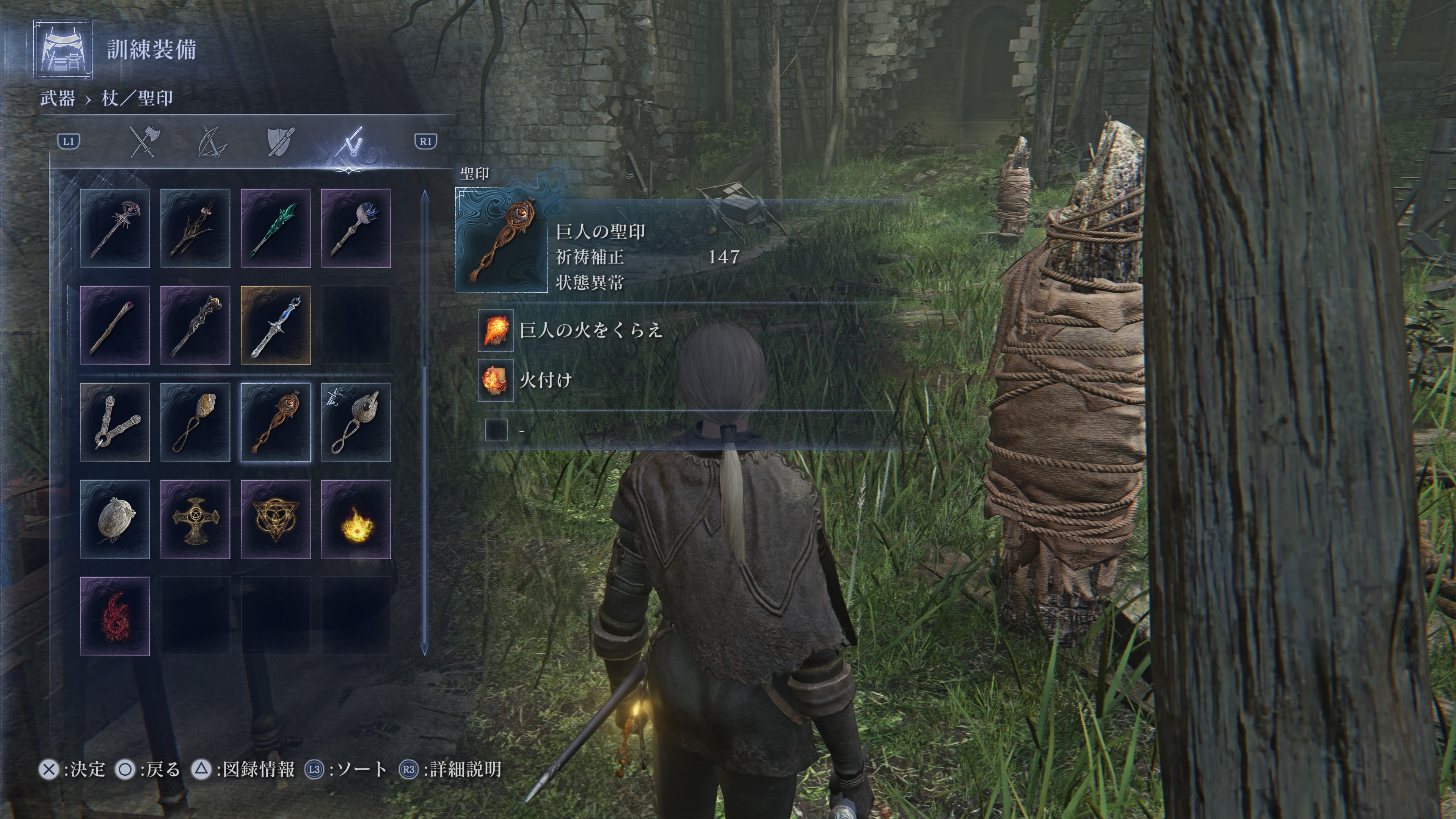
Task: Select the 巨人の火をくらえ incantation row
Action: click(591, 330)
